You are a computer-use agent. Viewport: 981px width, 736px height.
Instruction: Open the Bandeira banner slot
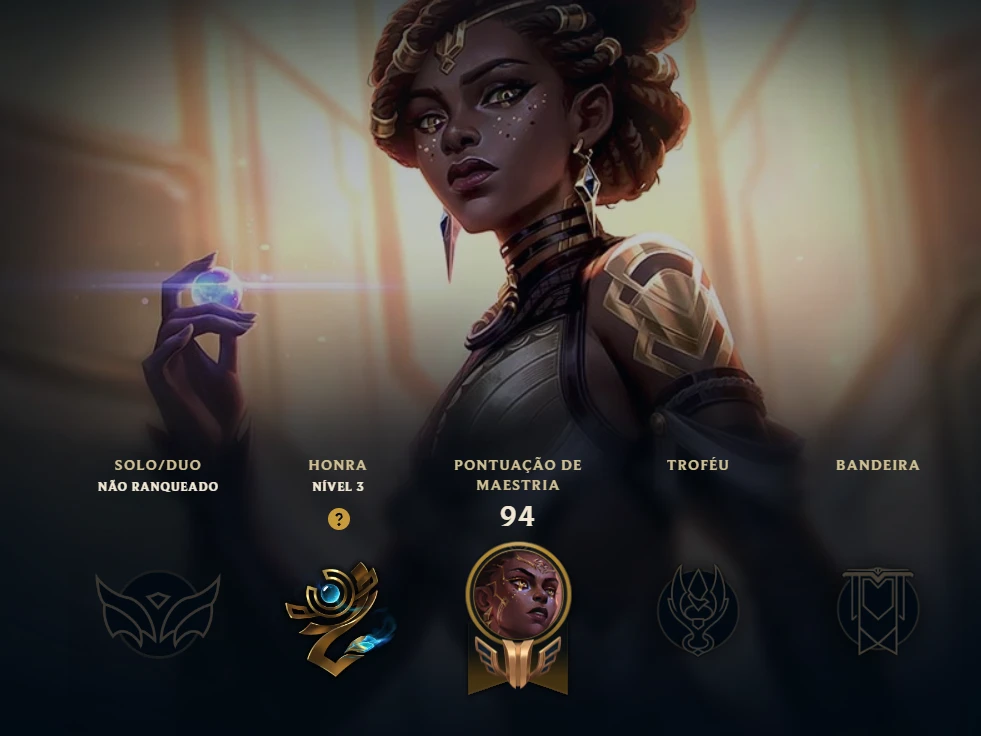point(877,611)
